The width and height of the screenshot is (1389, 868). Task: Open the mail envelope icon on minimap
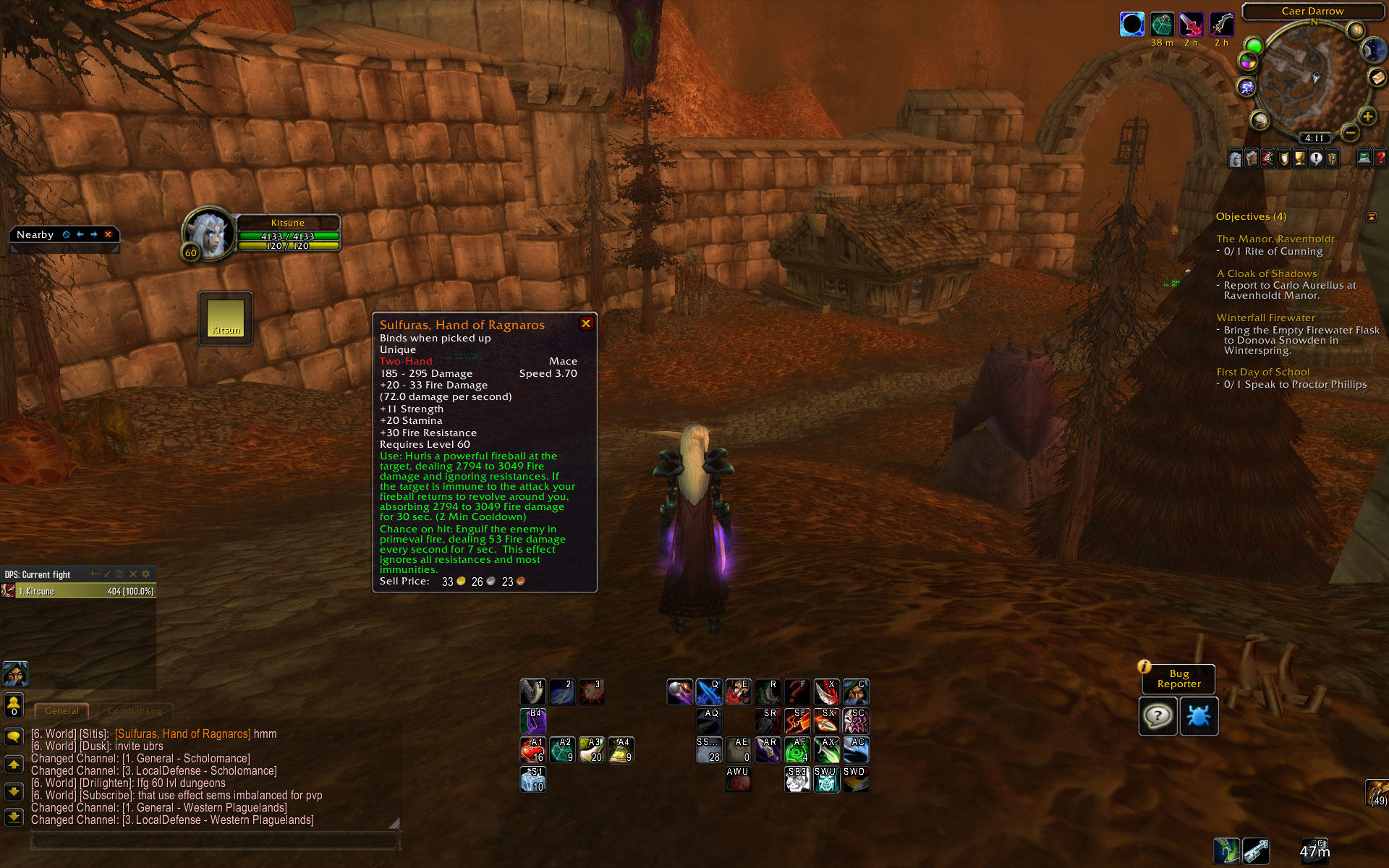pyautogui.click(x=1377, y=77)
